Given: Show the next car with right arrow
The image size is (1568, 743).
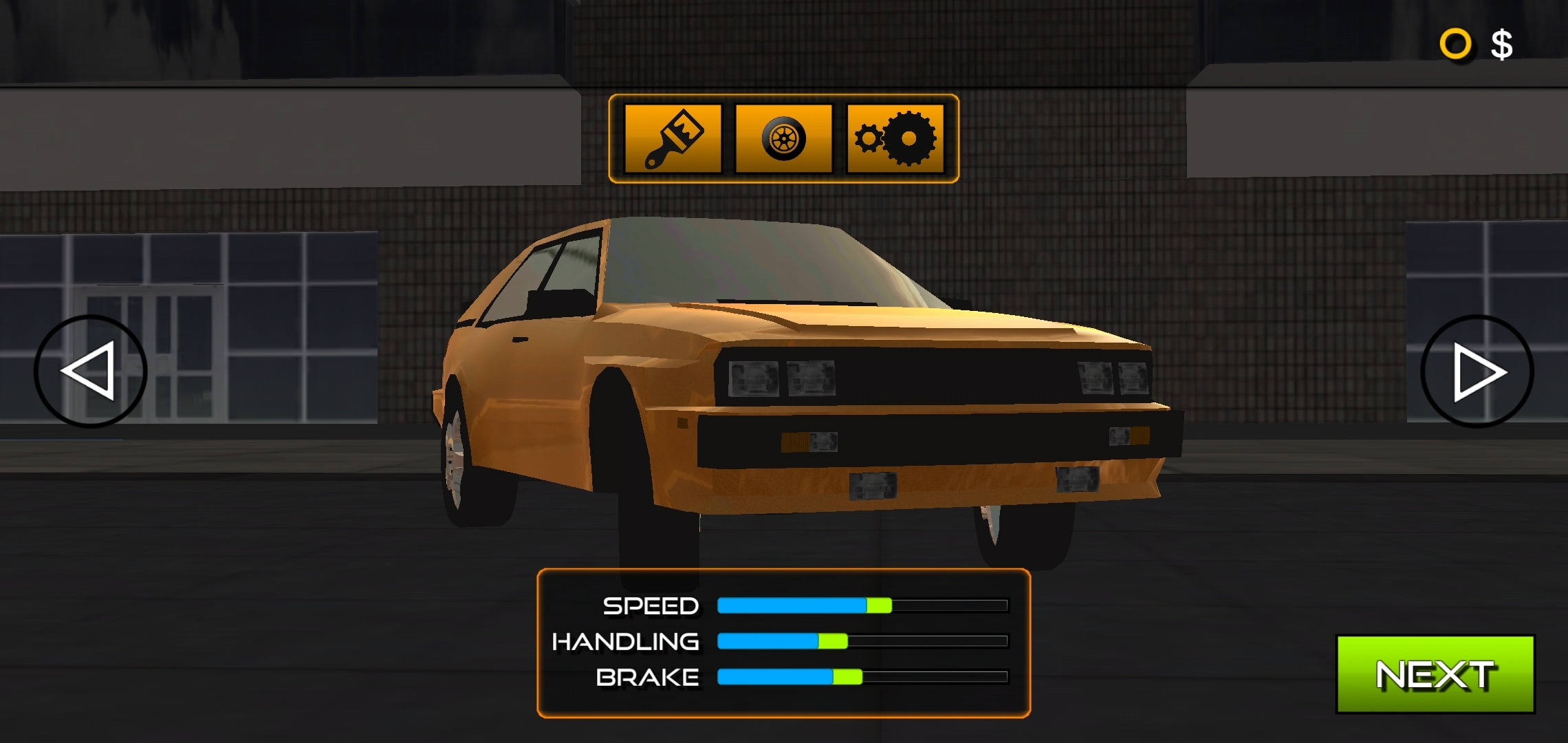Looking at the screenshot, I should click(x=1477, y=371).
